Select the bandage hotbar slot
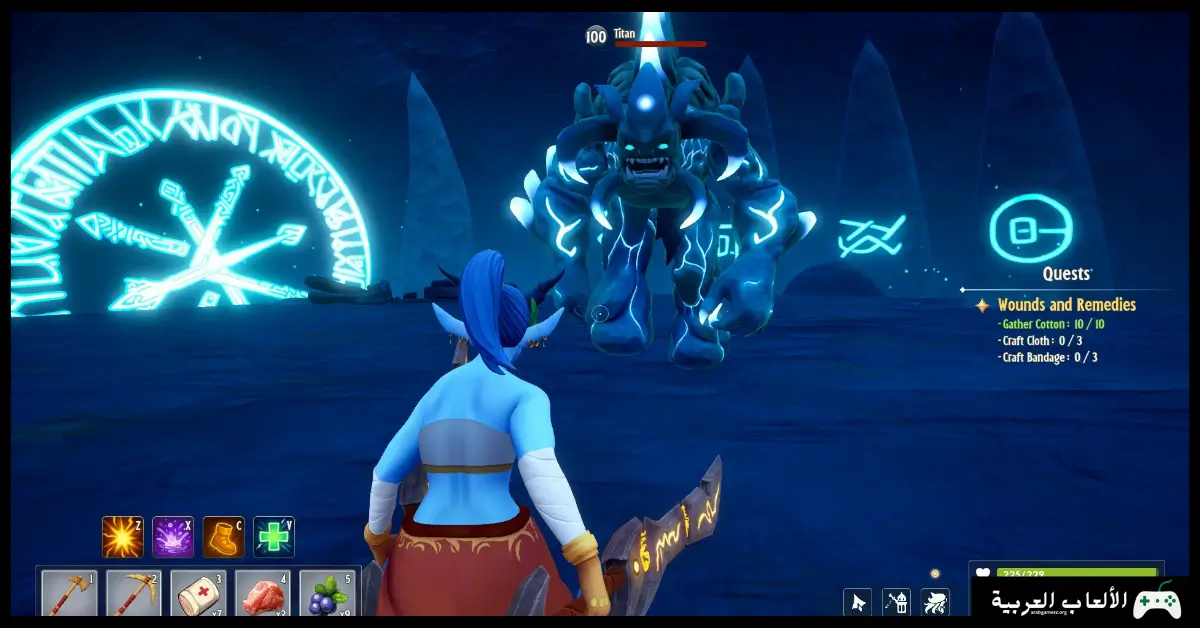The width and height of the screenshot is (1200, 628). coord(197,596)
